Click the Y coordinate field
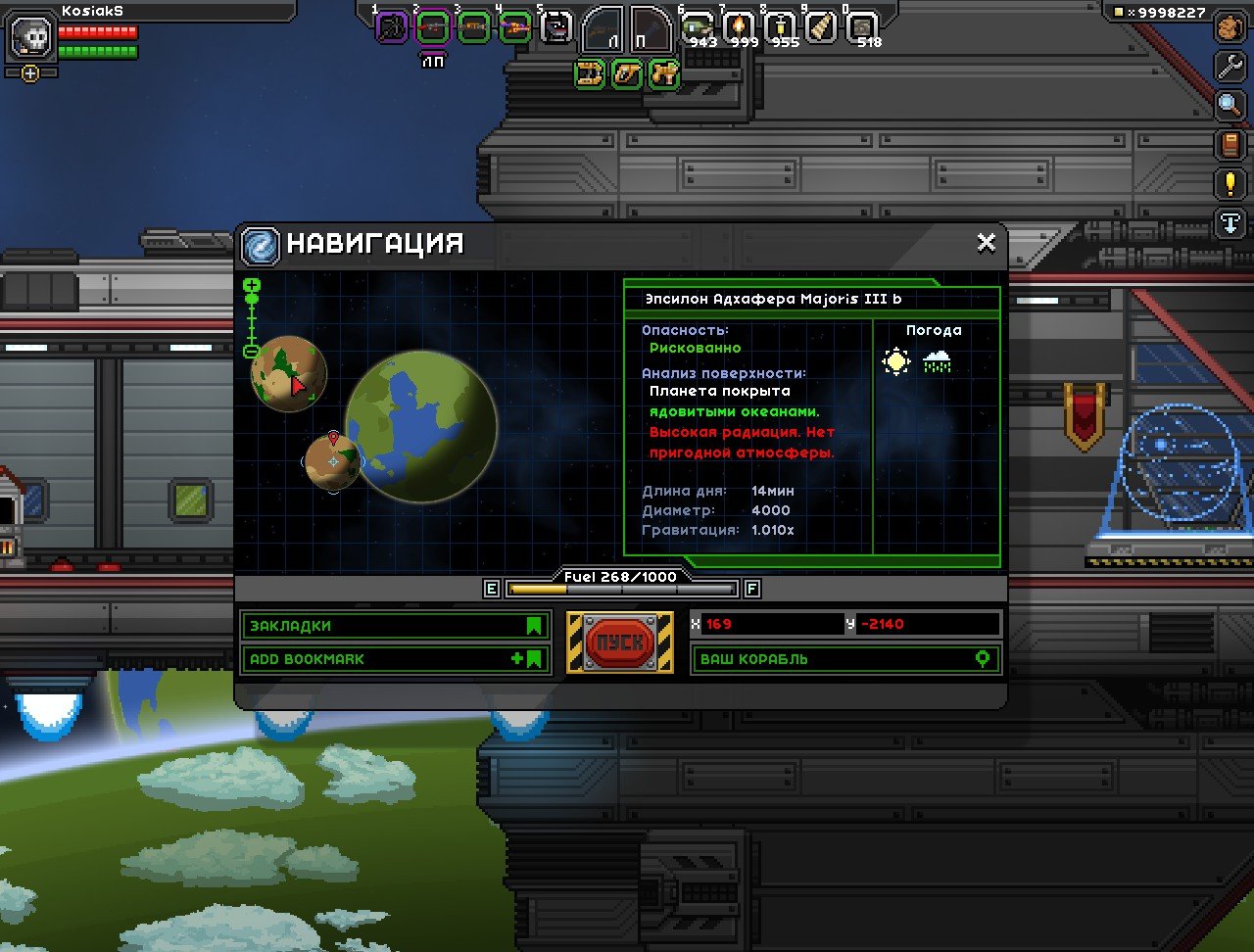1254x952 pixels. pos(926,624)
